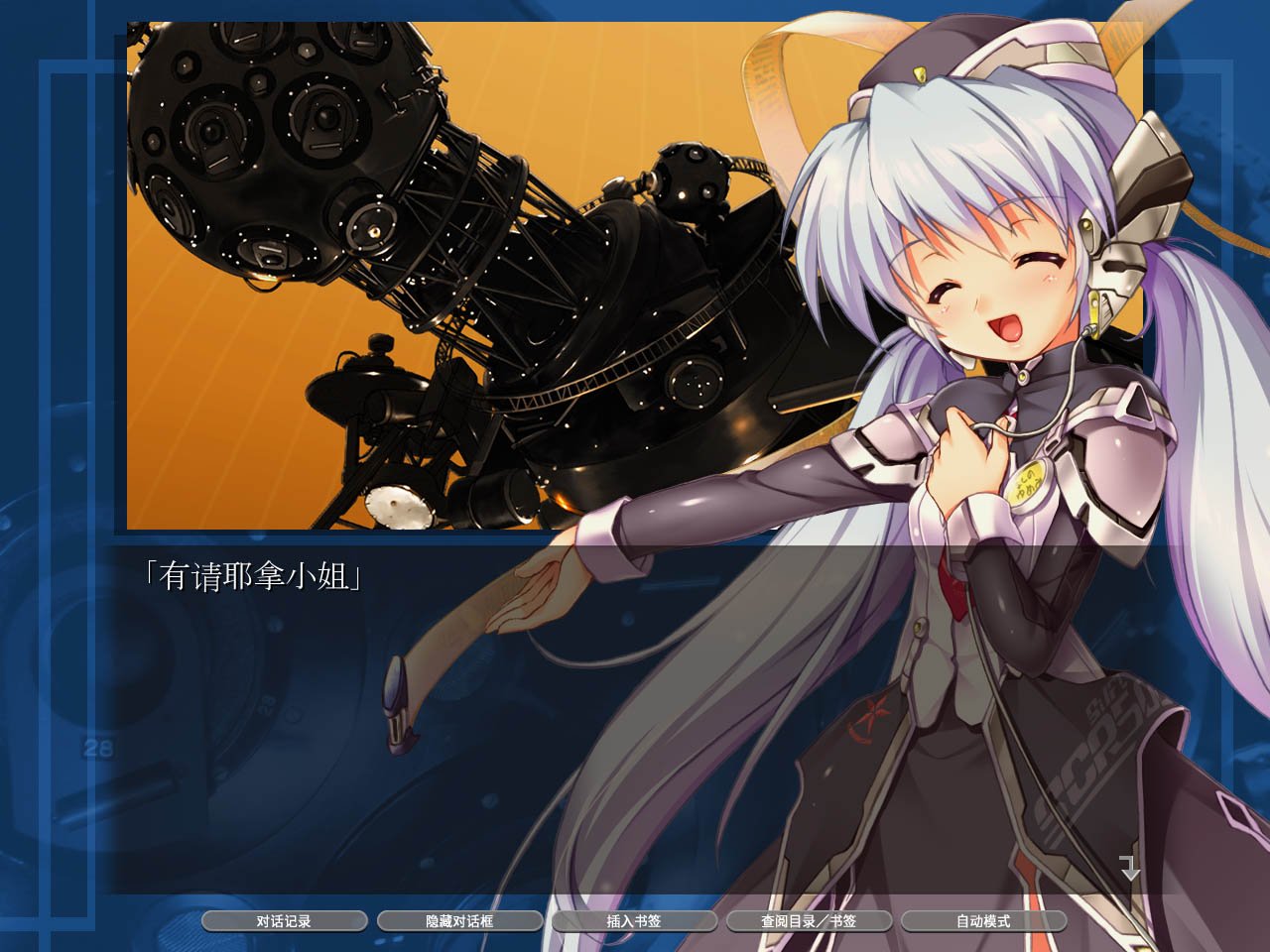
Task: Toggle auto mode off via 自动模式
Action: (982, 920)
